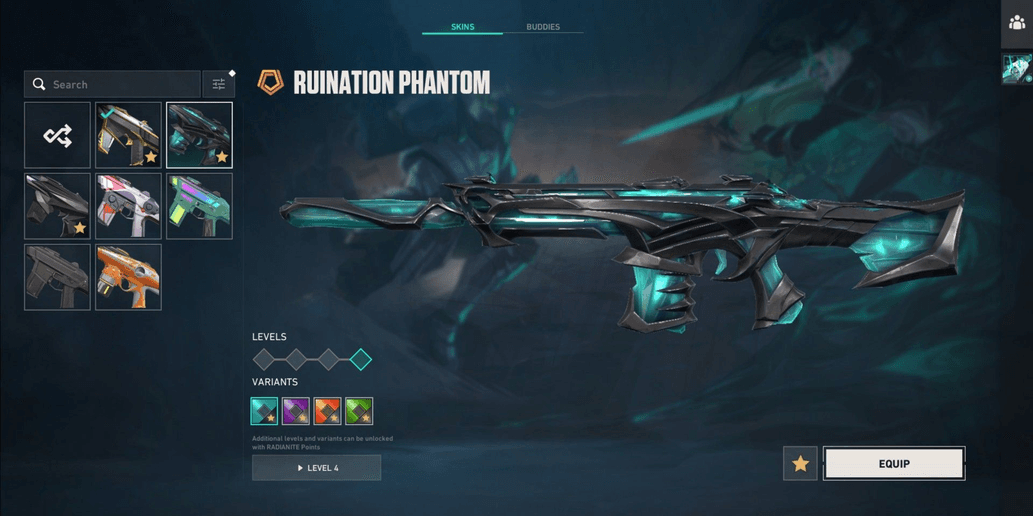Screen dimensions: 1033x516
Task: Click the skin thumbnail under the social icon
Action: click(x=1017, y=68)
